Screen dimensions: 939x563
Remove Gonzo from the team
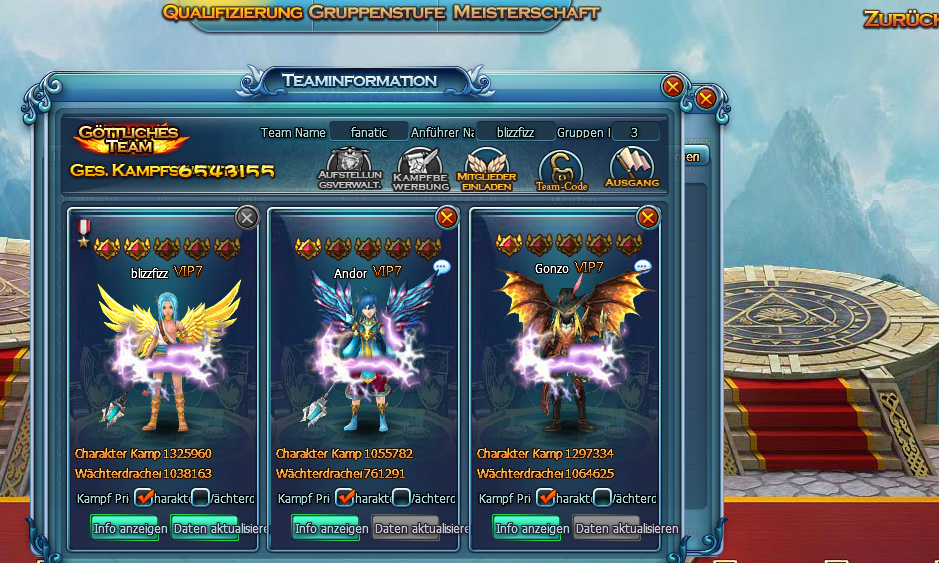tap(648, 217)
